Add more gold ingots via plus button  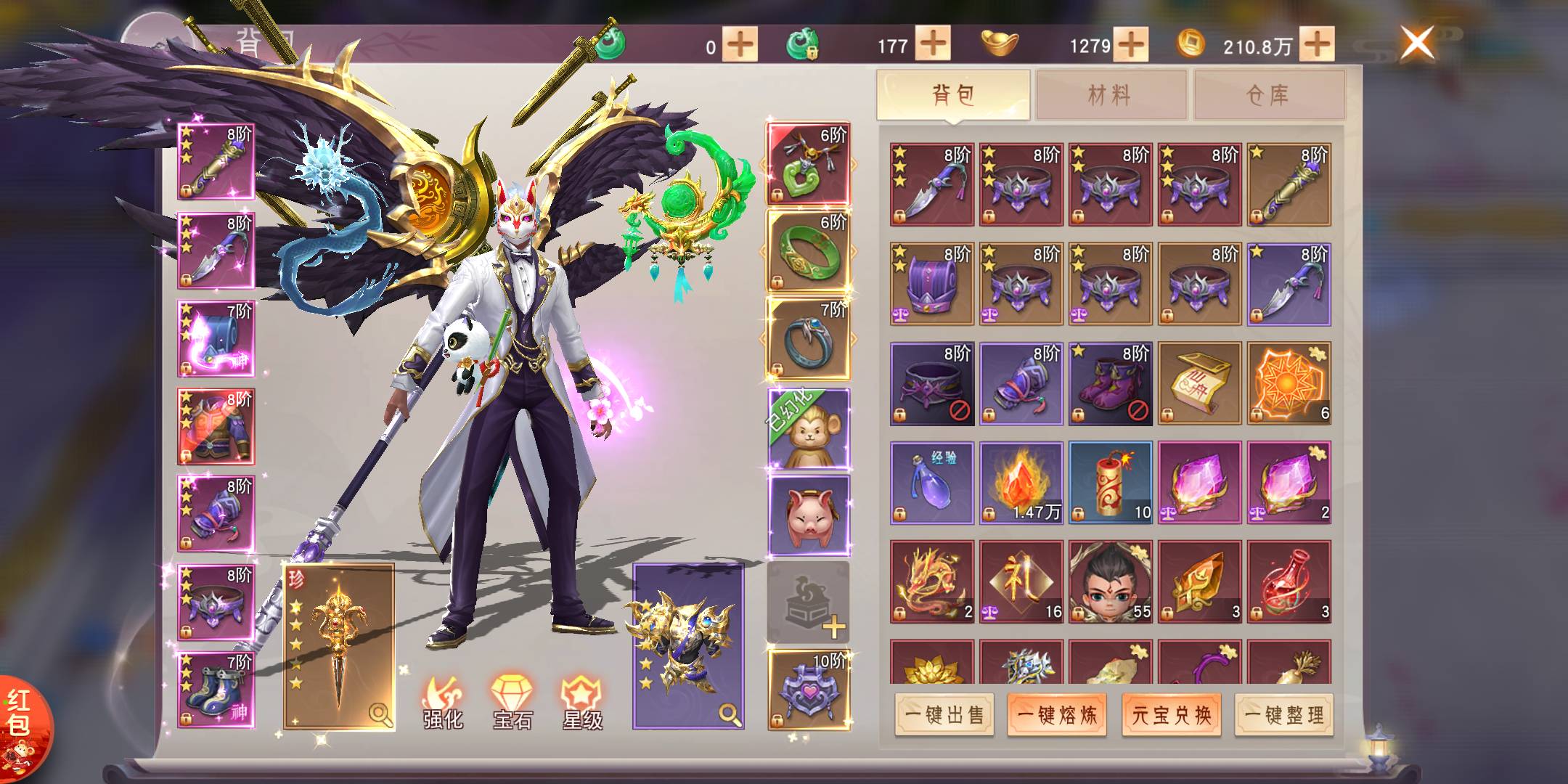click(1131, 45)
